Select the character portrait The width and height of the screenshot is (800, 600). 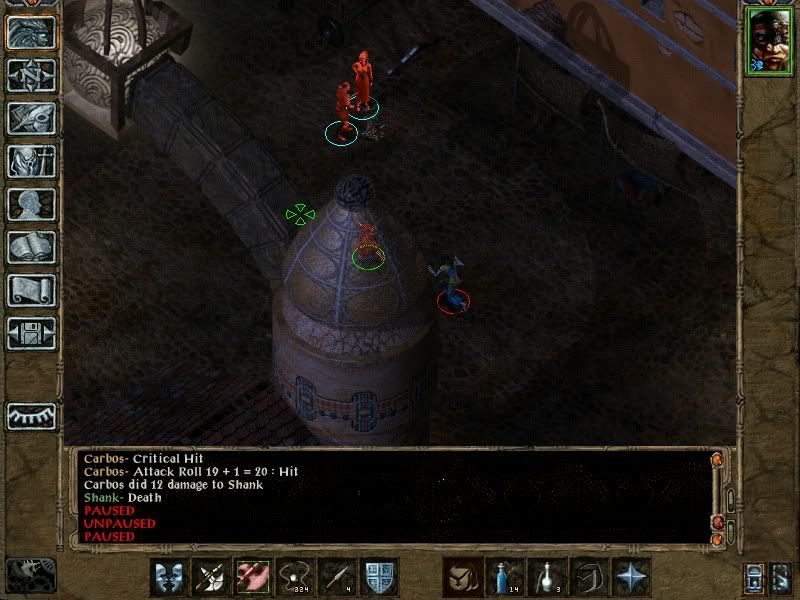tap(769, 42)
